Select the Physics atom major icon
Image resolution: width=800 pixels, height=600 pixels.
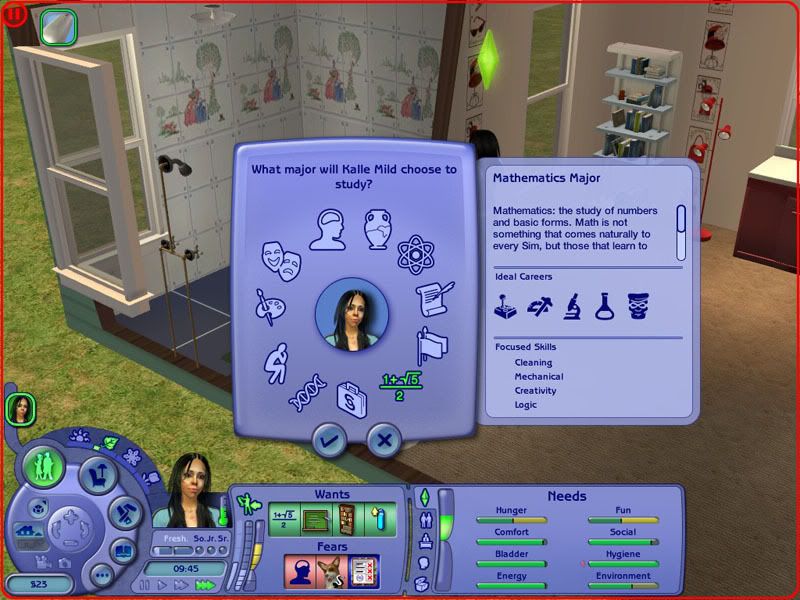coord(414,254)
